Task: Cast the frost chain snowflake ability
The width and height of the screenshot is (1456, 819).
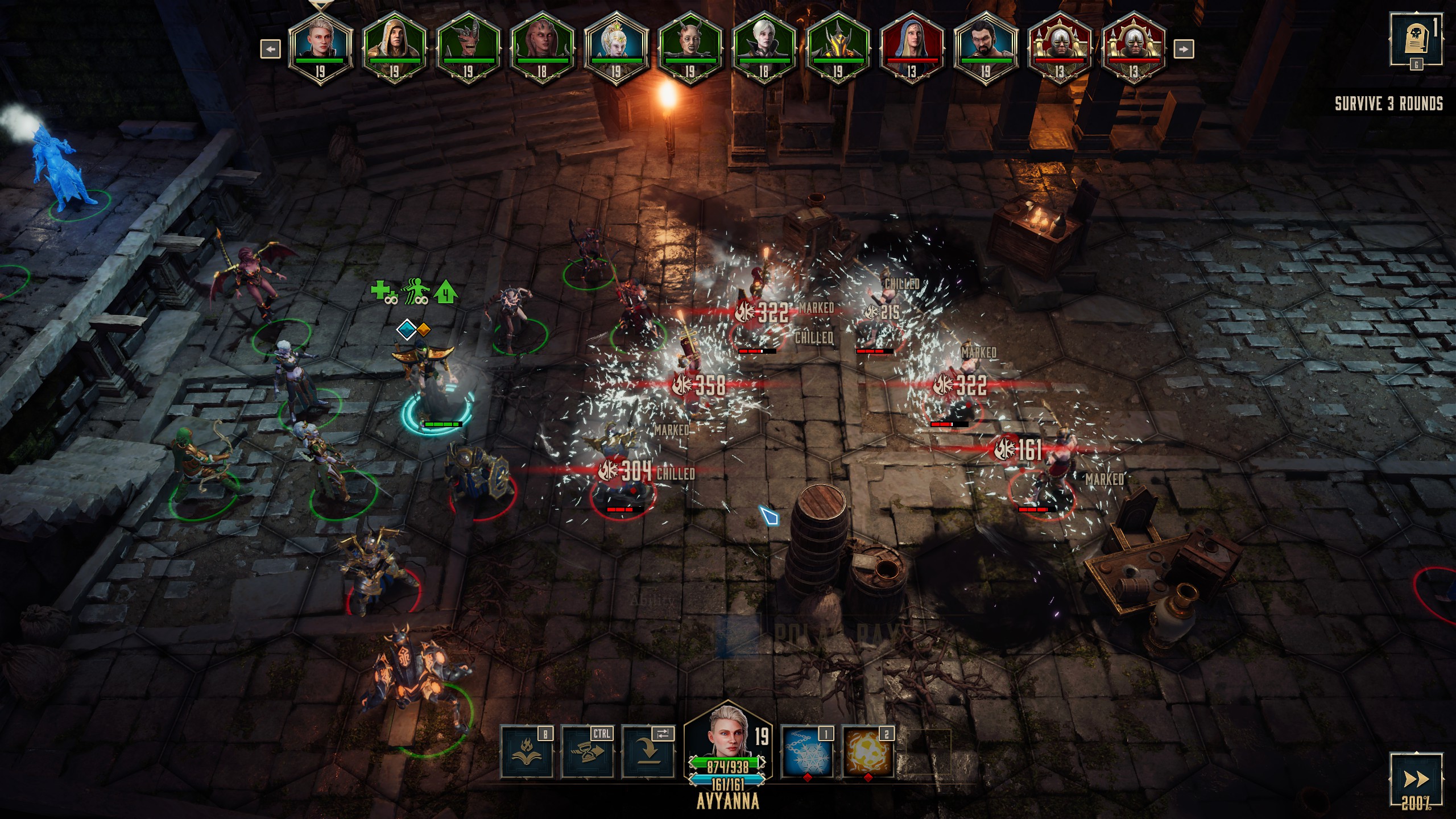Action: tap(807, 752)
